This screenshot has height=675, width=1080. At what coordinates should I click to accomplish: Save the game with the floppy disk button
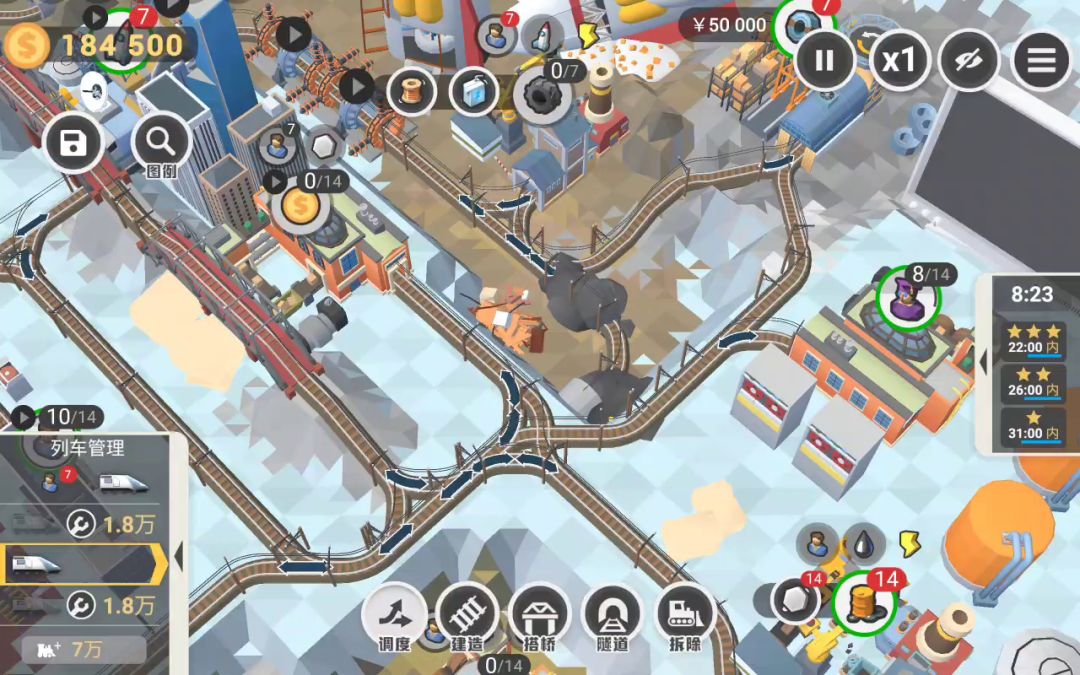pos(73,145)
